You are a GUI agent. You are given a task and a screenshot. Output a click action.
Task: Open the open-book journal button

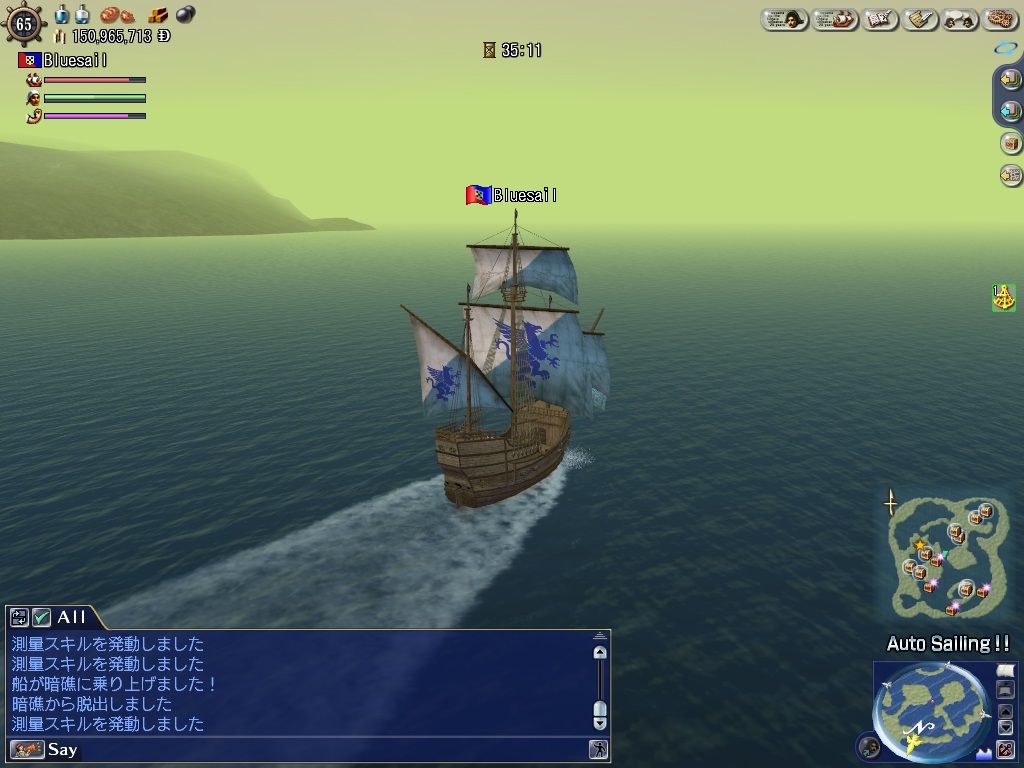point(880,19)
